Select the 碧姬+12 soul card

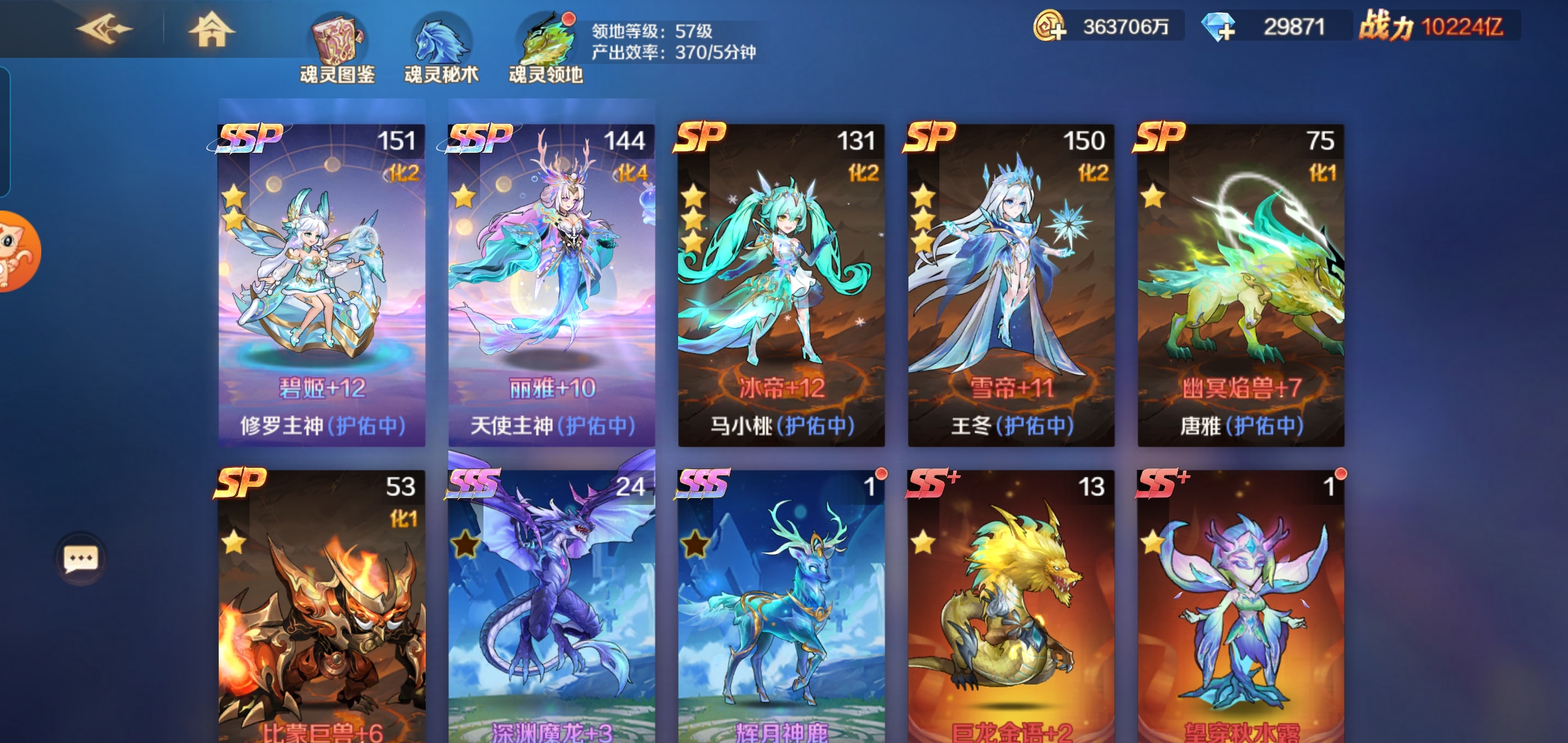(x=322, y=285)
